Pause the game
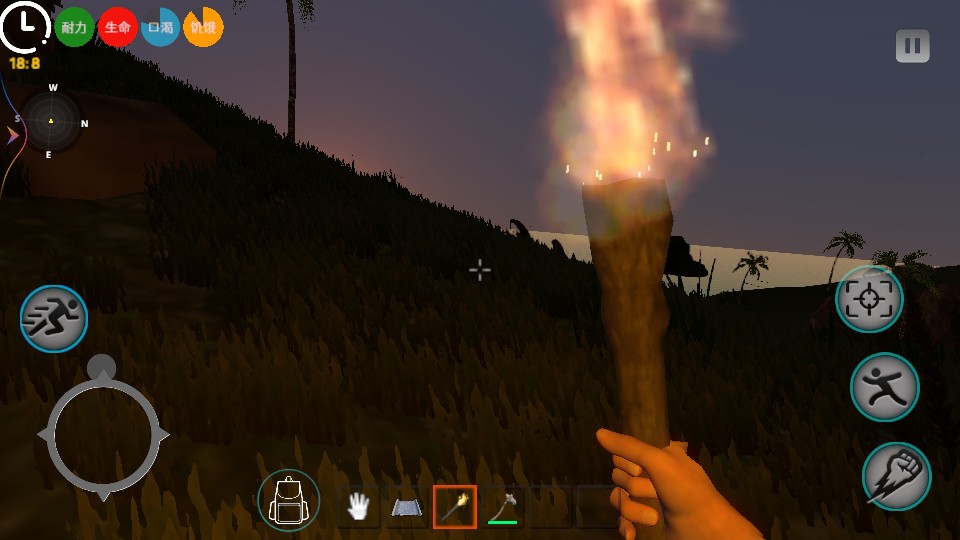This screenshot has width=960, height=540. click(x=912, y=46)
